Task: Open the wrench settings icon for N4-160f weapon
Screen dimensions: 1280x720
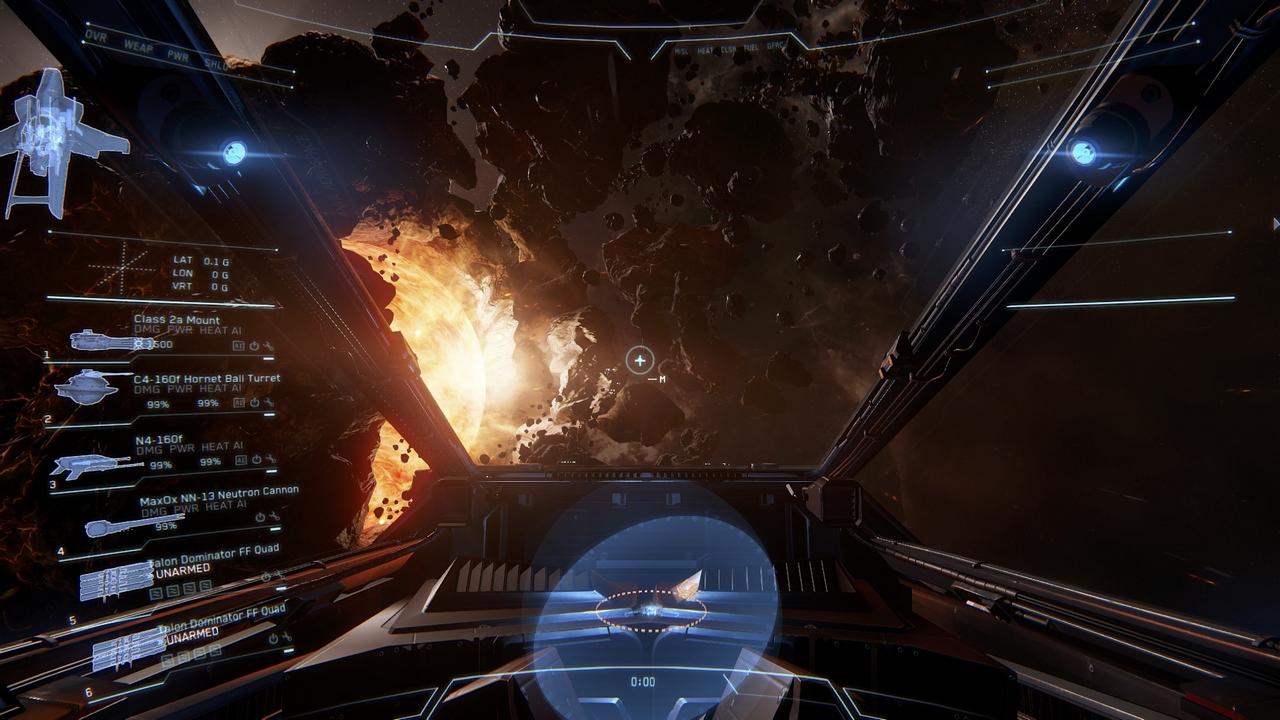Action: point(272,459)
